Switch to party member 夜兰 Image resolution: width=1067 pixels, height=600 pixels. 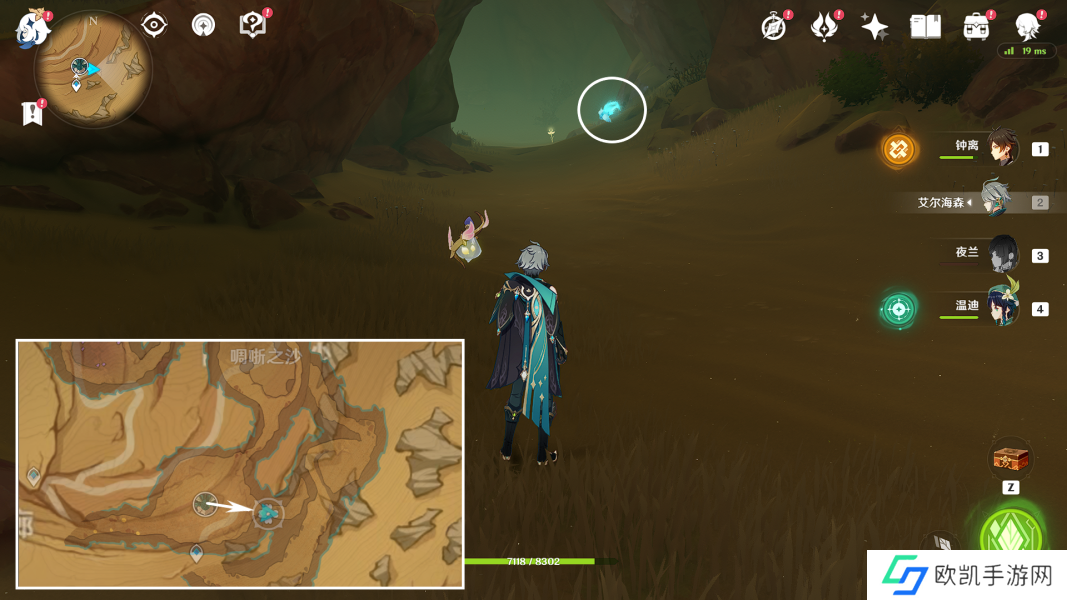(1003, 254)
